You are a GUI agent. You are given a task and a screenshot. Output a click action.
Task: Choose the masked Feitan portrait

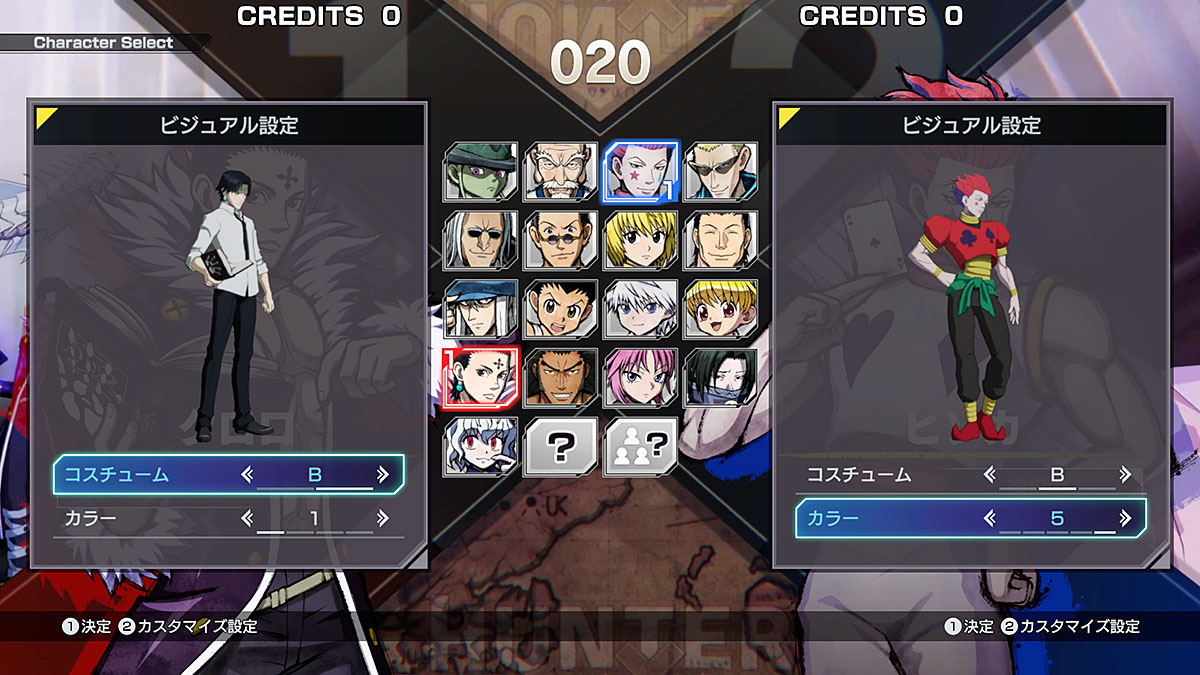click(x=720, y=378)
